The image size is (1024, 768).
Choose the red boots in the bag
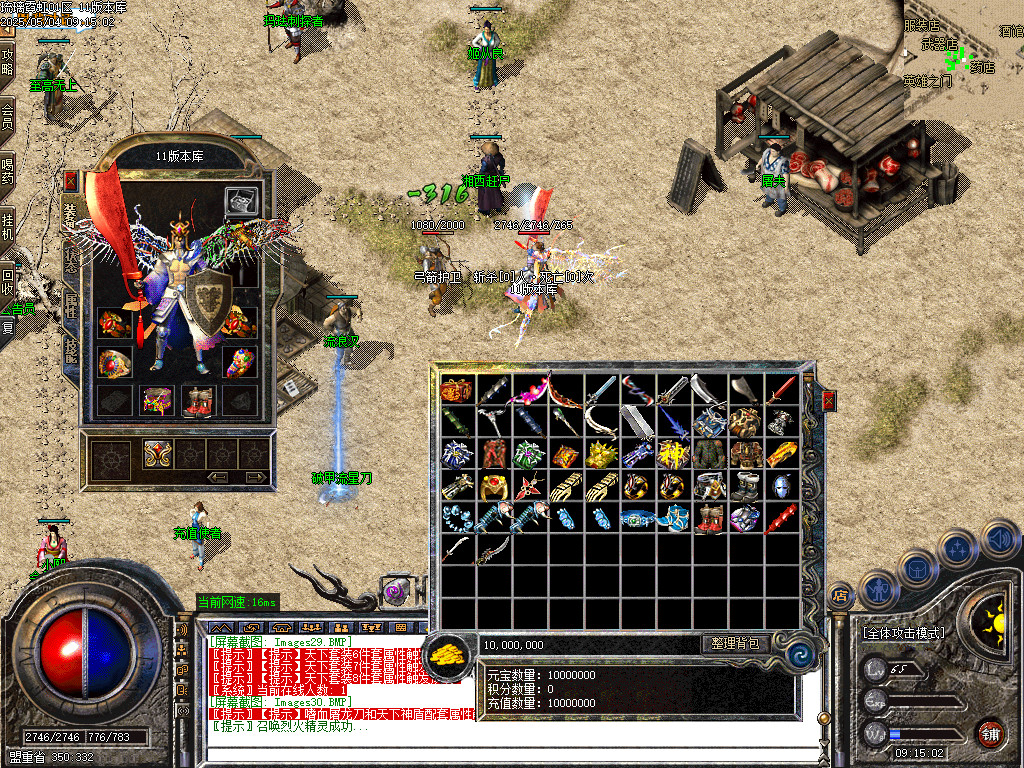(x=708, y=519)
